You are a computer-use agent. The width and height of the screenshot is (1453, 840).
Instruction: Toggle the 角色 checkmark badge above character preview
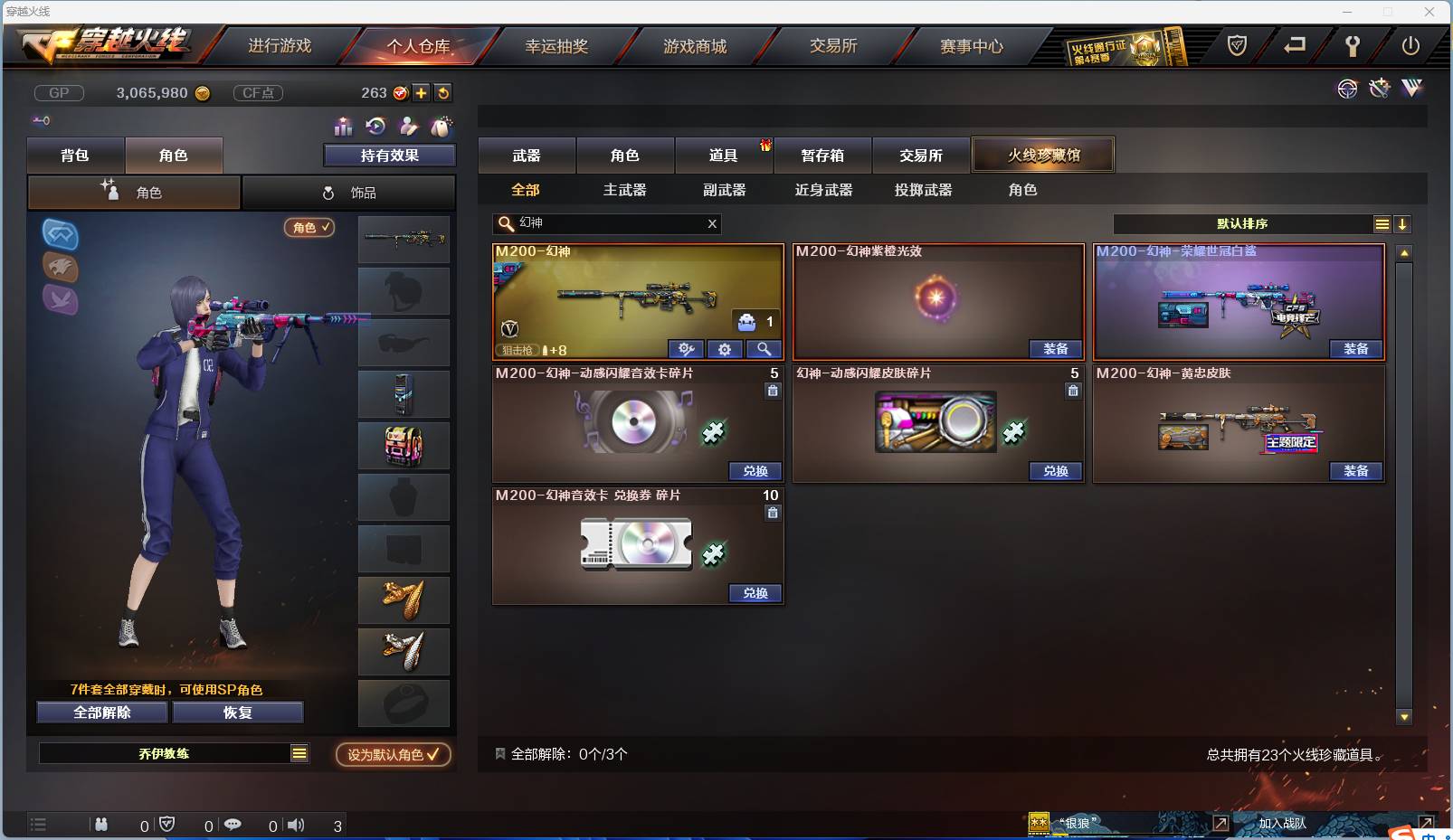[309, 228]
